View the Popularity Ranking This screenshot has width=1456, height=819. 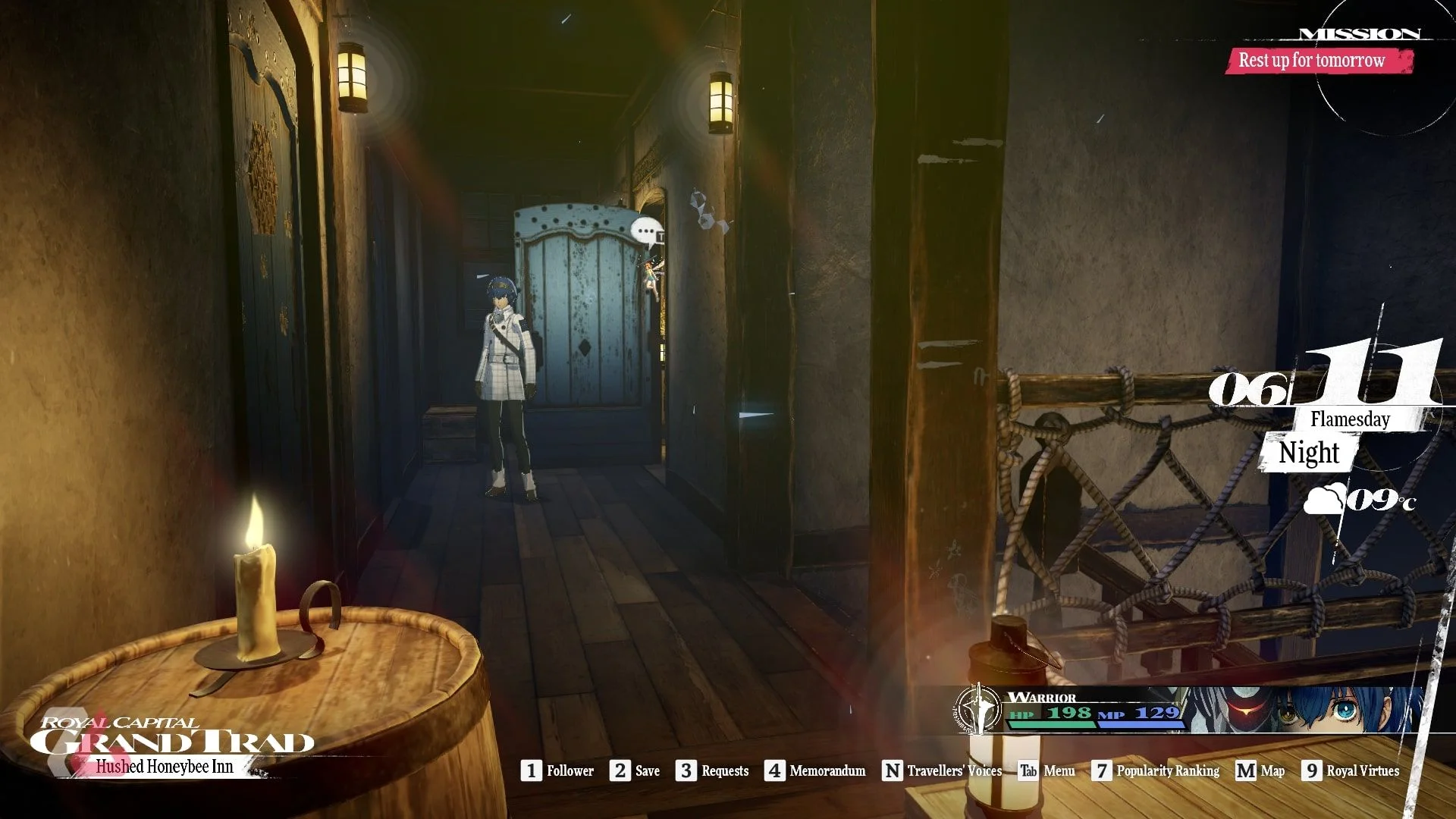(1156, 770)
